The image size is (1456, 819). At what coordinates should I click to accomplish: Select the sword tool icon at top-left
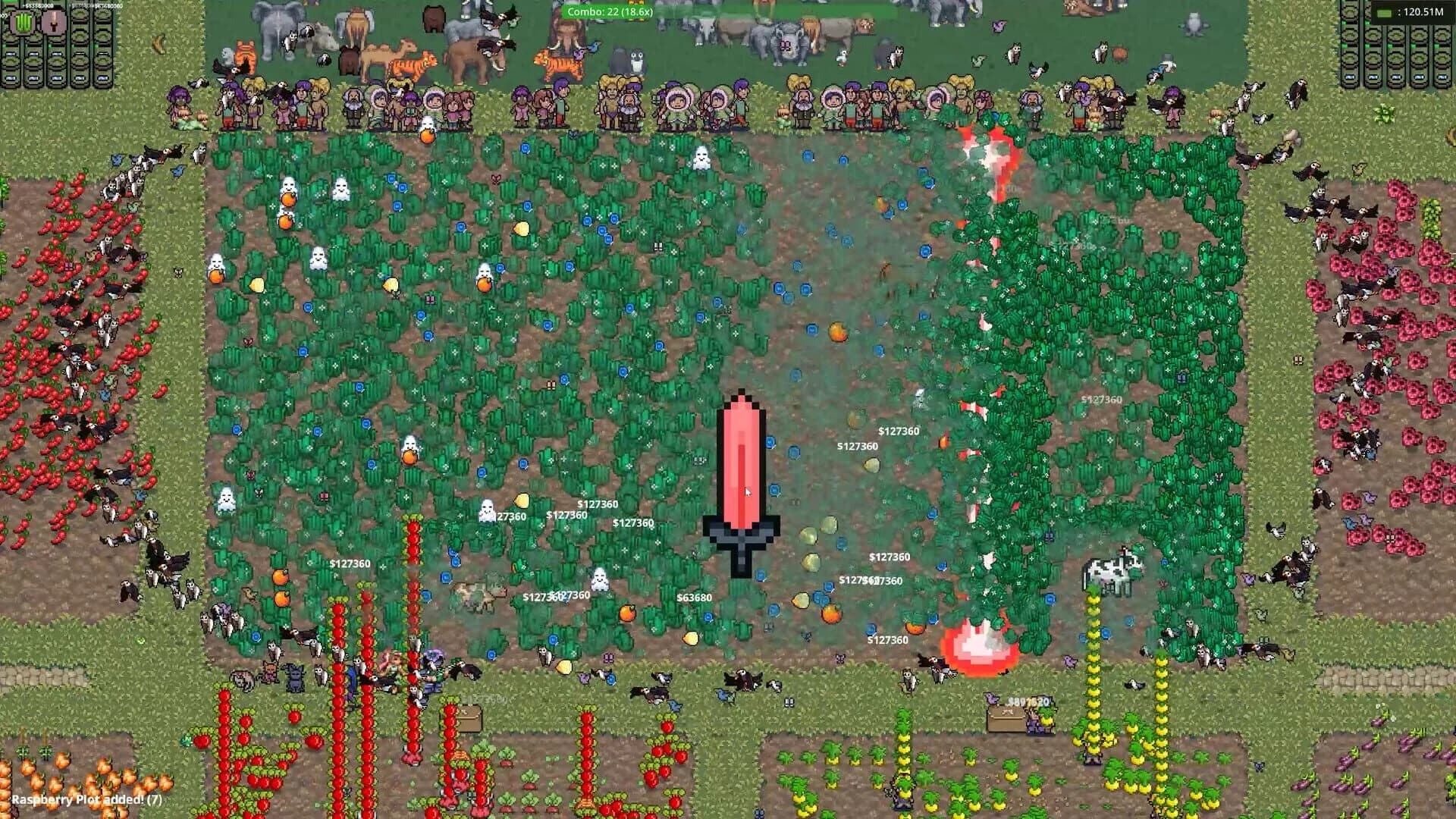(53, 23)
